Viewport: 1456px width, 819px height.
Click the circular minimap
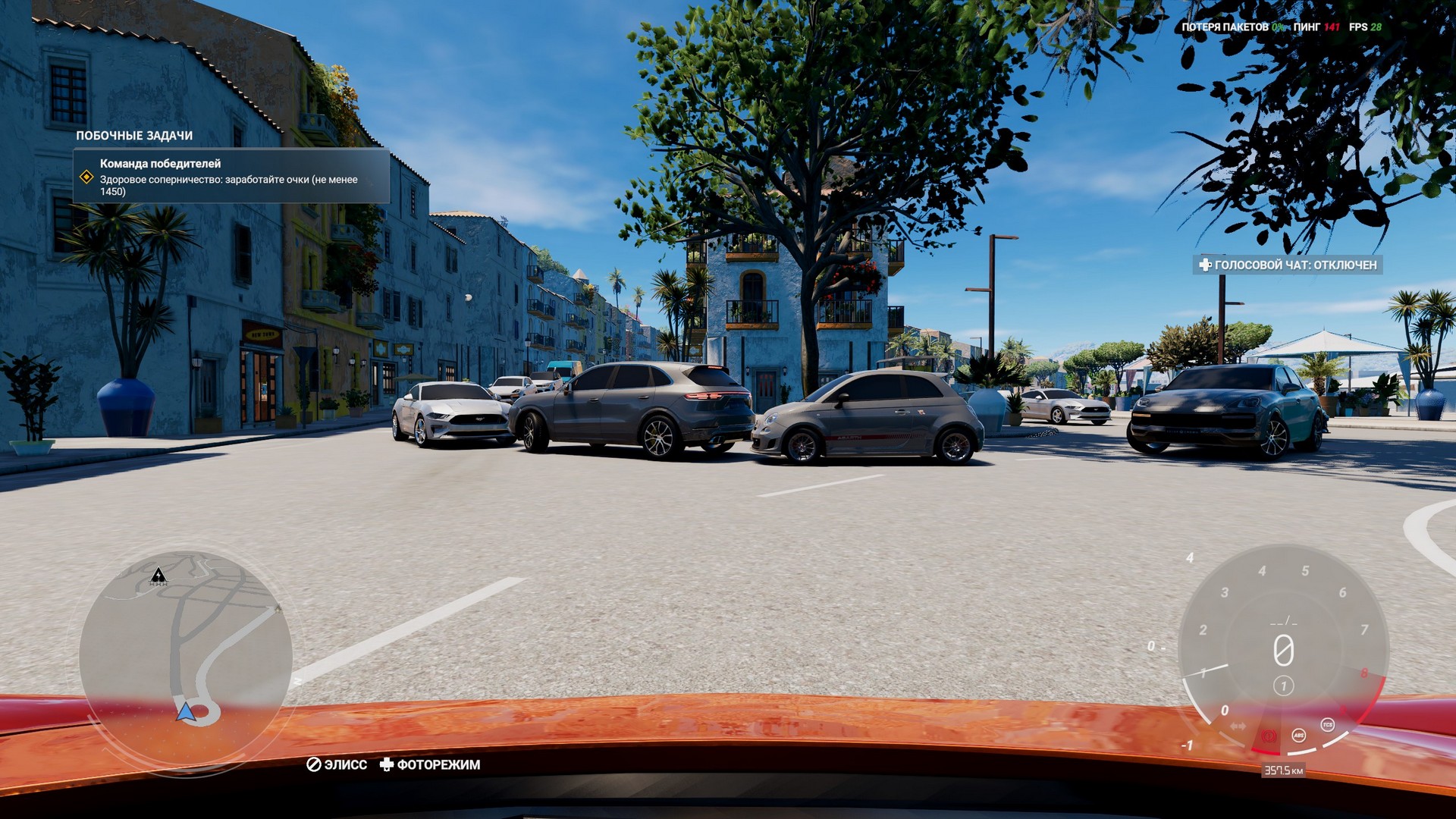click(186, 657)
